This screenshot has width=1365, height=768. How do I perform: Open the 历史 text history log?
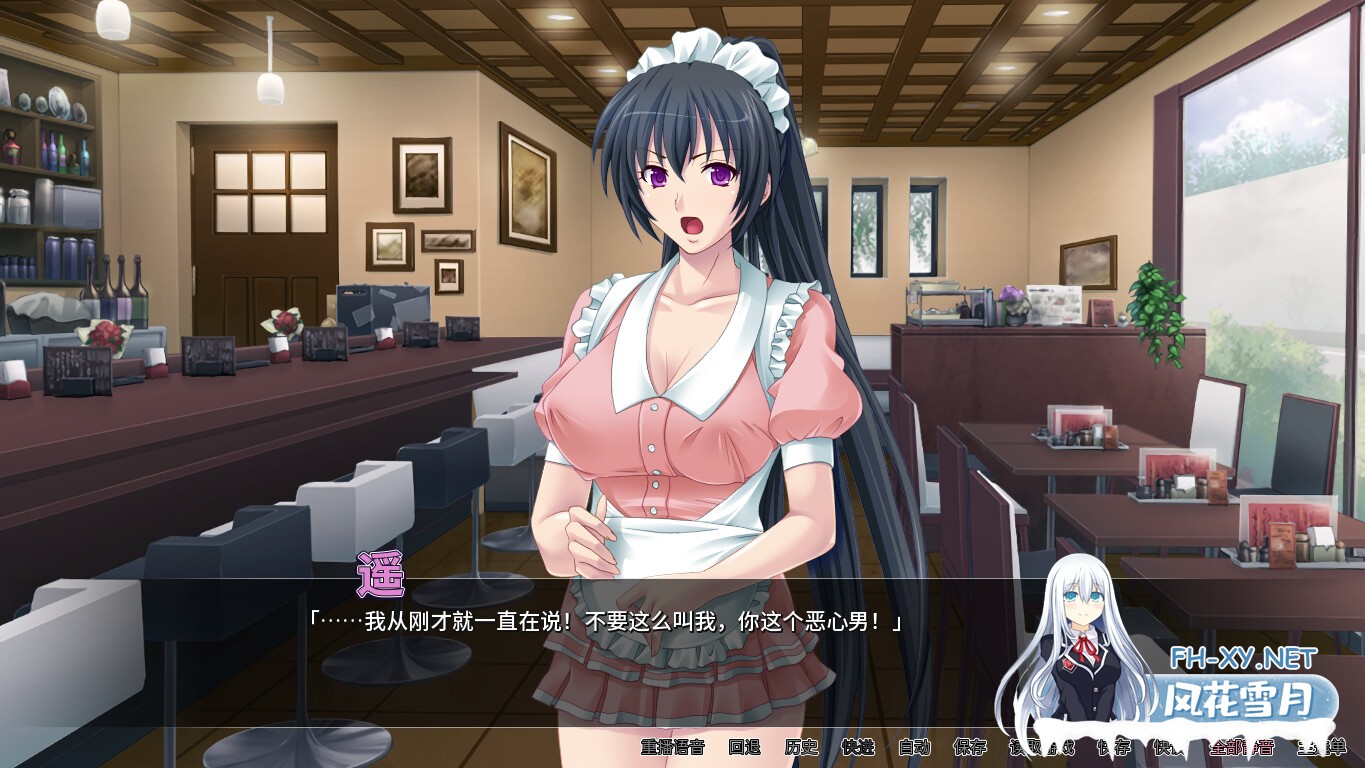(802, 747)
